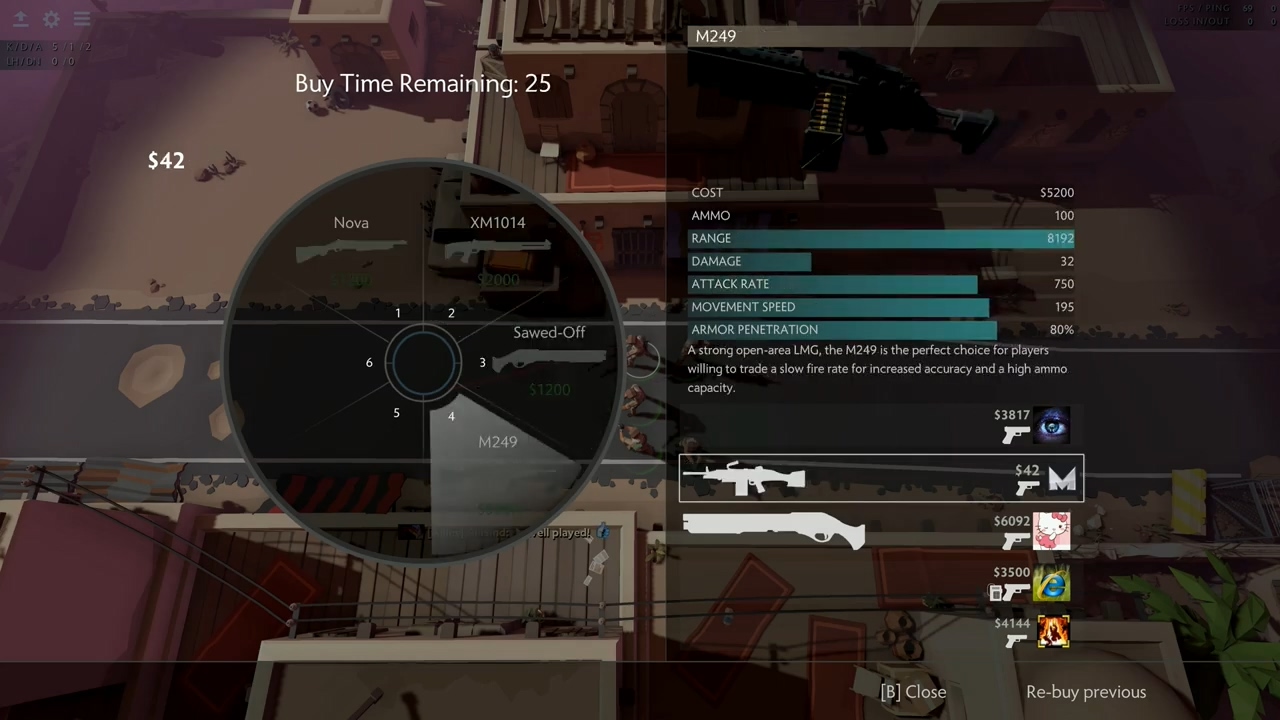Select the teammate with blue eye avatar
Screen dimensions: 1280x720
click(1052, 426)
